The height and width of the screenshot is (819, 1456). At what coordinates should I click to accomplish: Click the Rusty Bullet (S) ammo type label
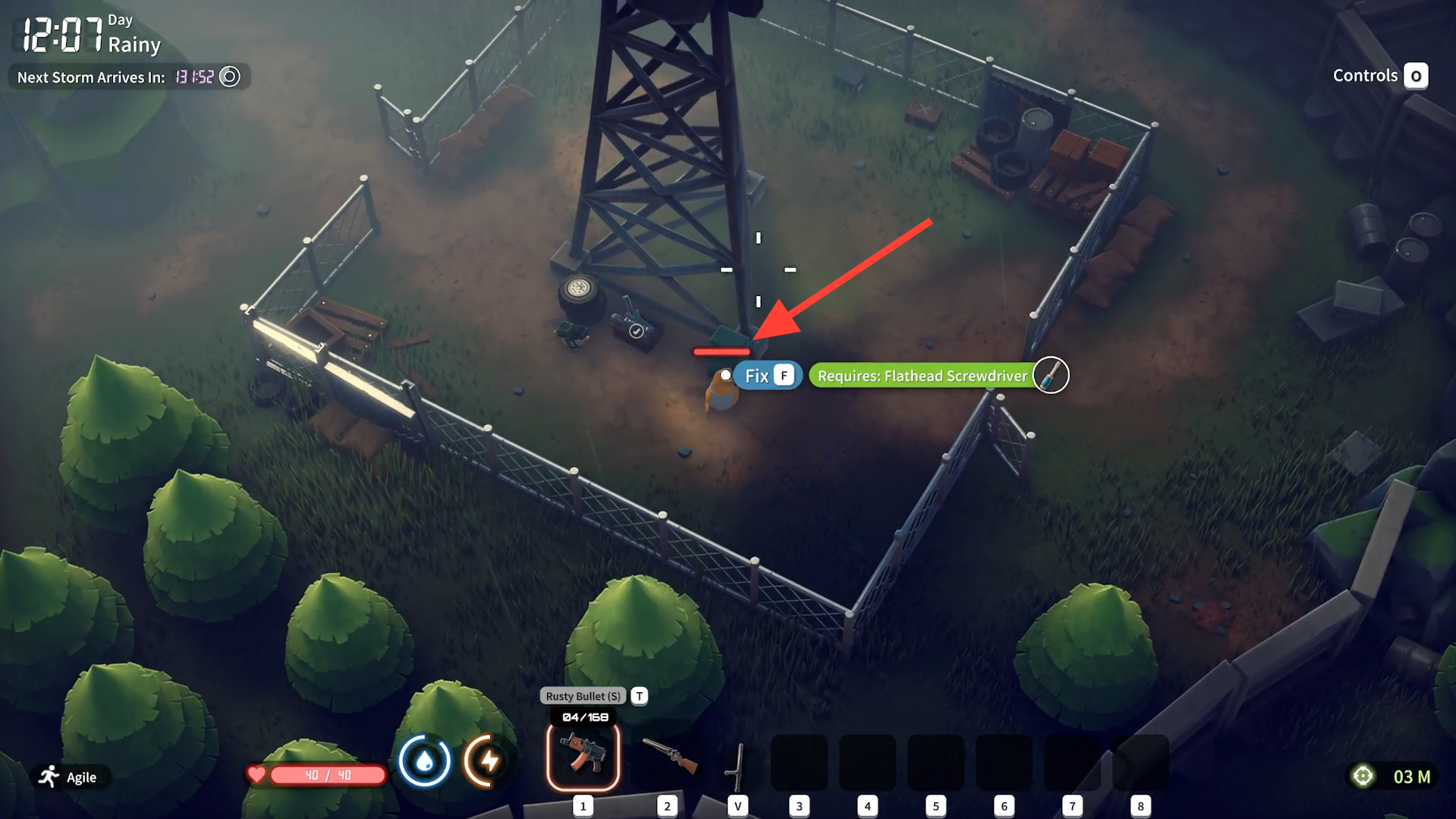click(x=583, y=696)
